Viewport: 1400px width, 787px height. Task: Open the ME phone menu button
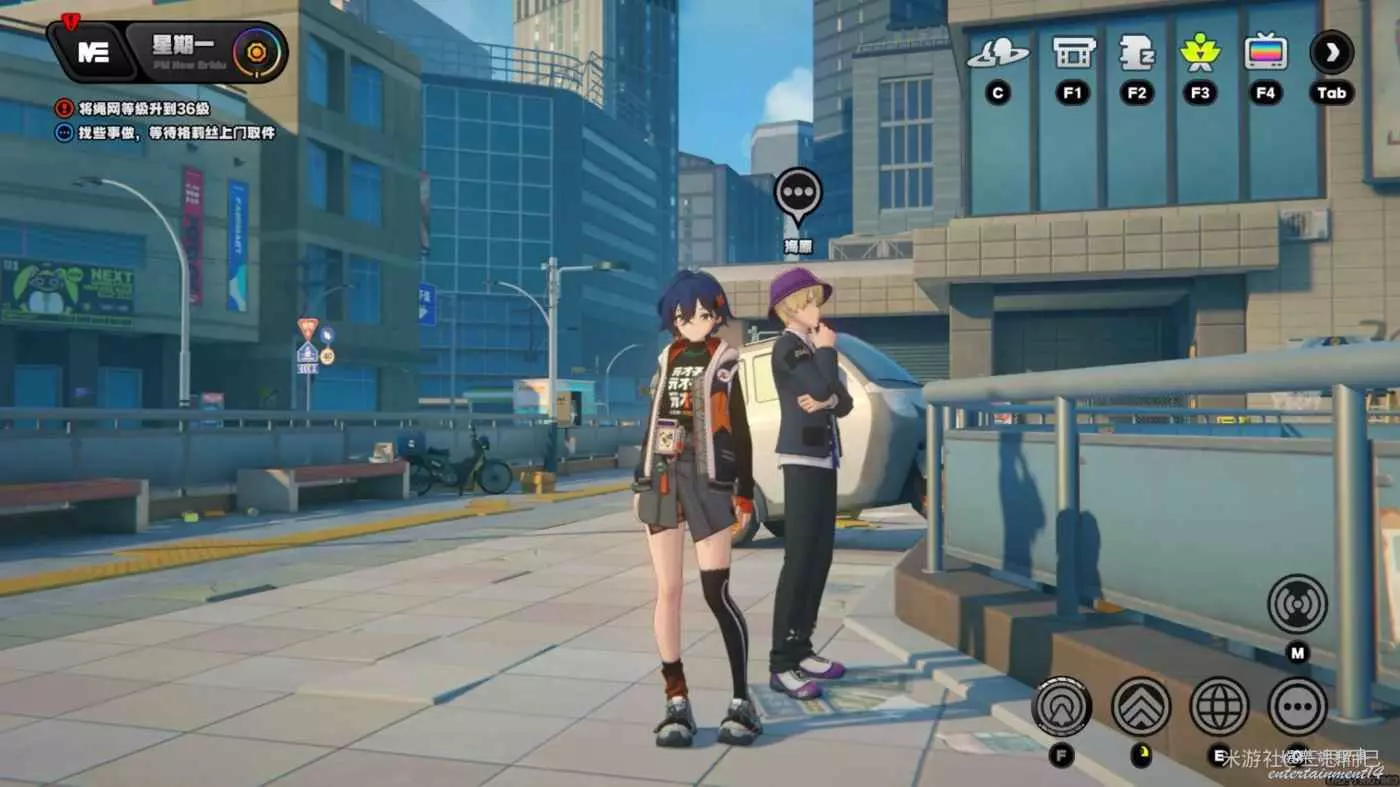click(92, 53)
